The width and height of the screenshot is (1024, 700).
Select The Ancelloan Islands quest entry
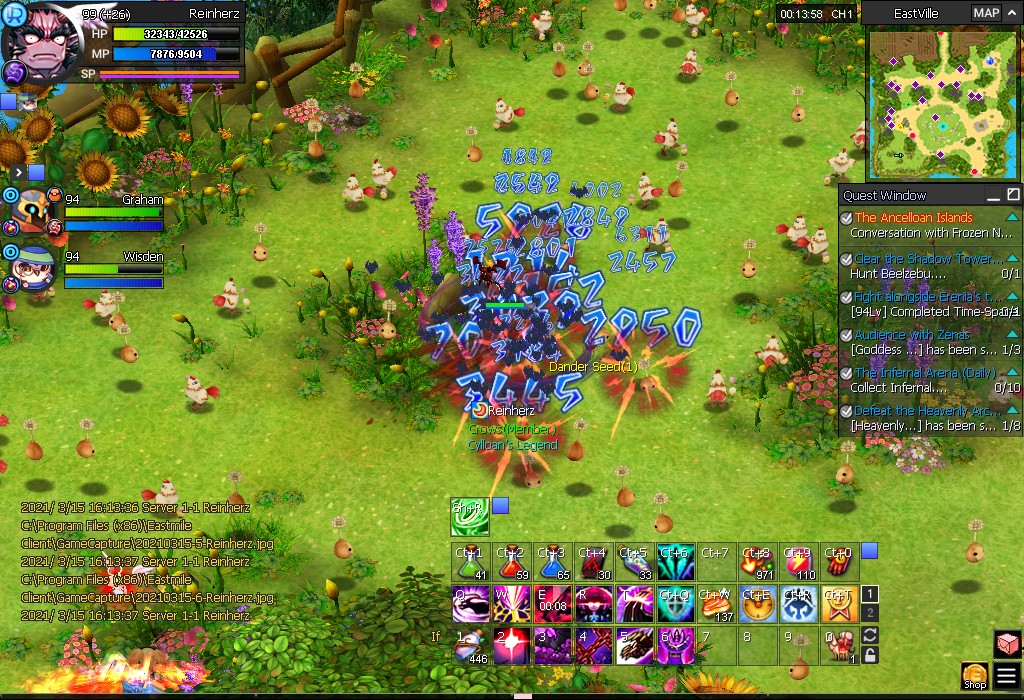913,218
